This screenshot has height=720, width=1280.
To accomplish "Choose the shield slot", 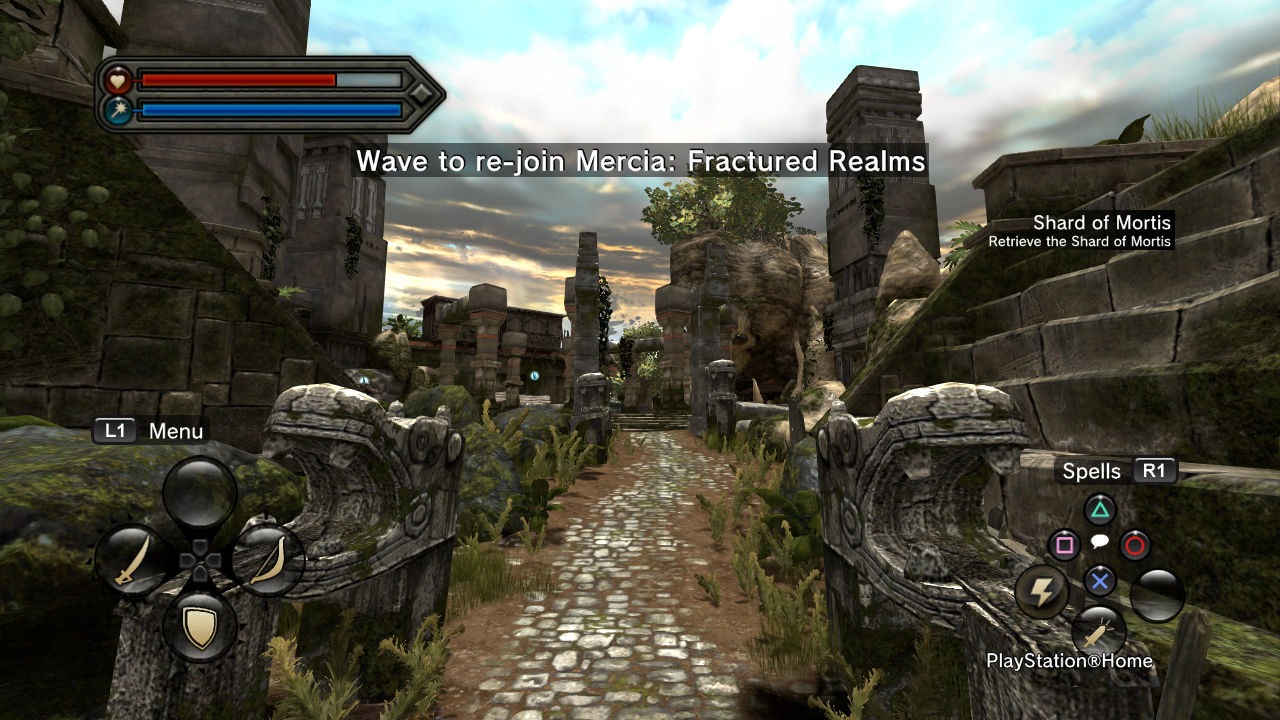I will coord(200,627).
